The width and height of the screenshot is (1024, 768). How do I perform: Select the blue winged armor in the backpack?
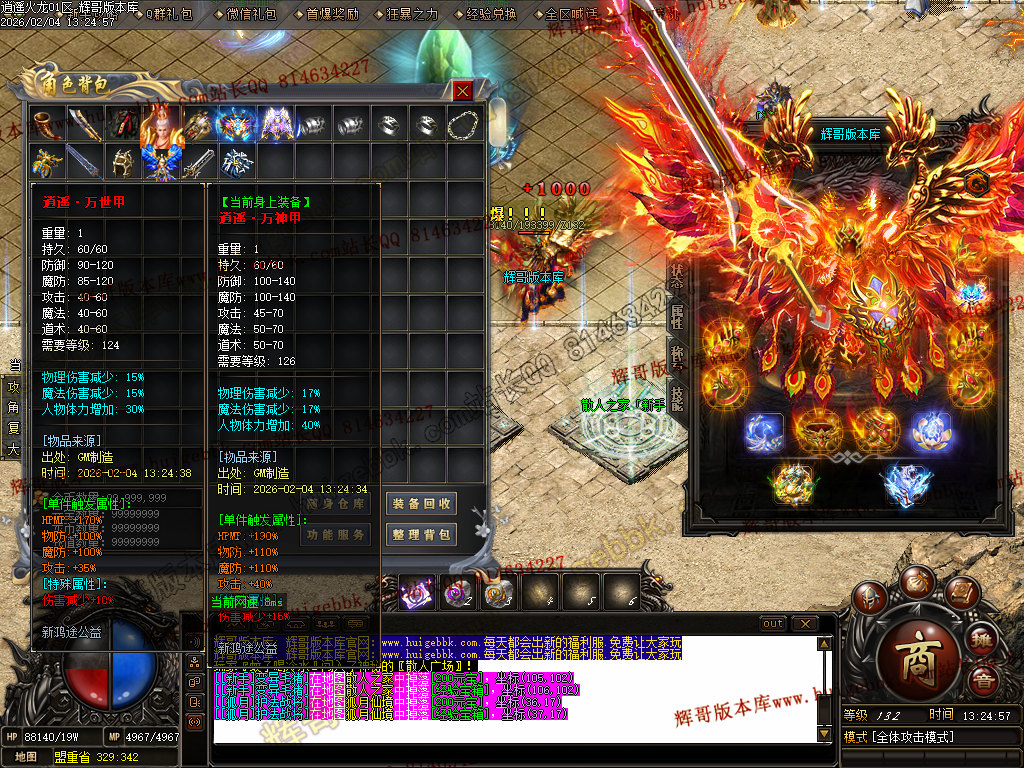[x=162, y=161]
